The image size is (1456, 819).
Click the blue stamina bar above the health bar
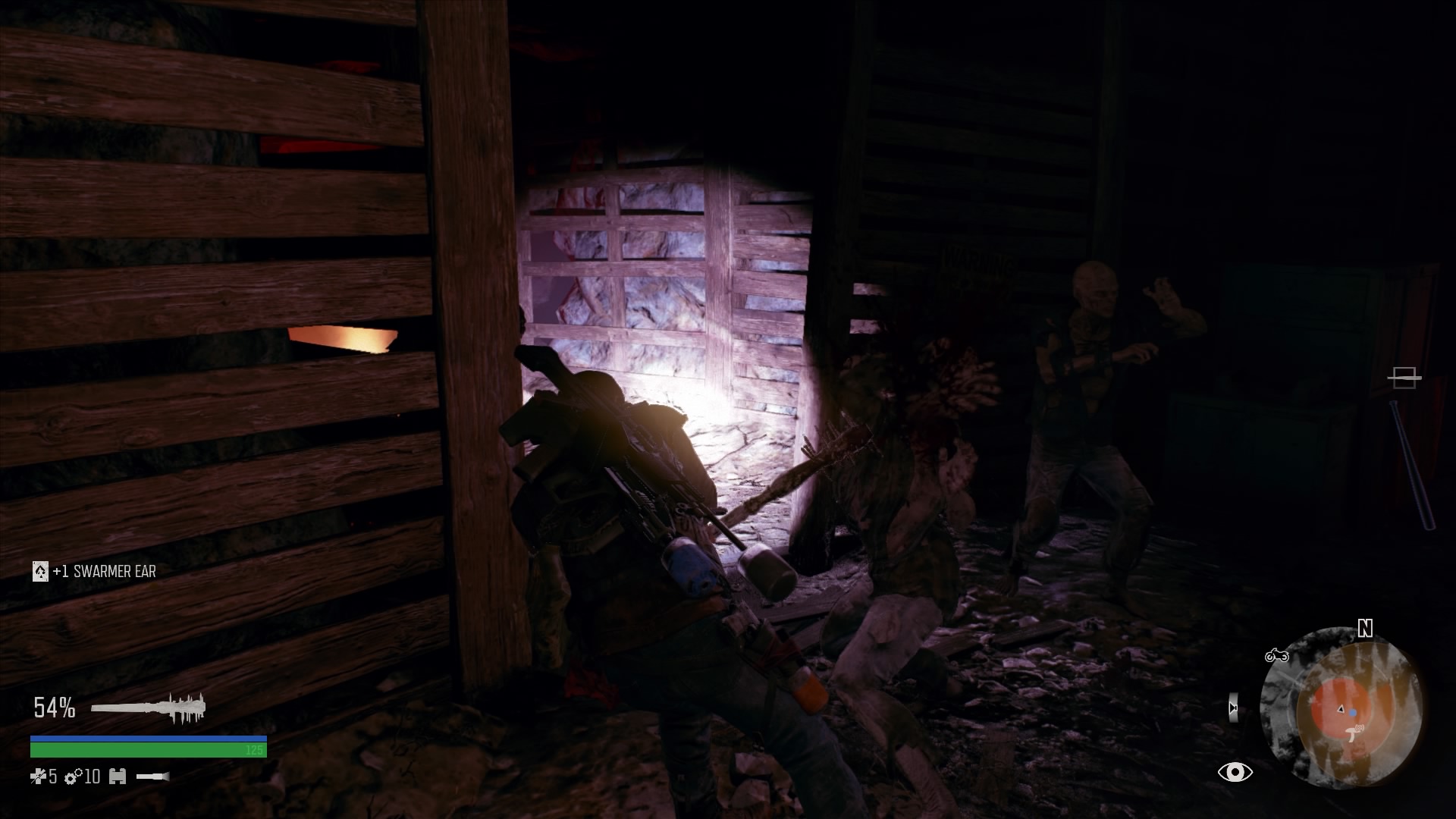(148, 738)
